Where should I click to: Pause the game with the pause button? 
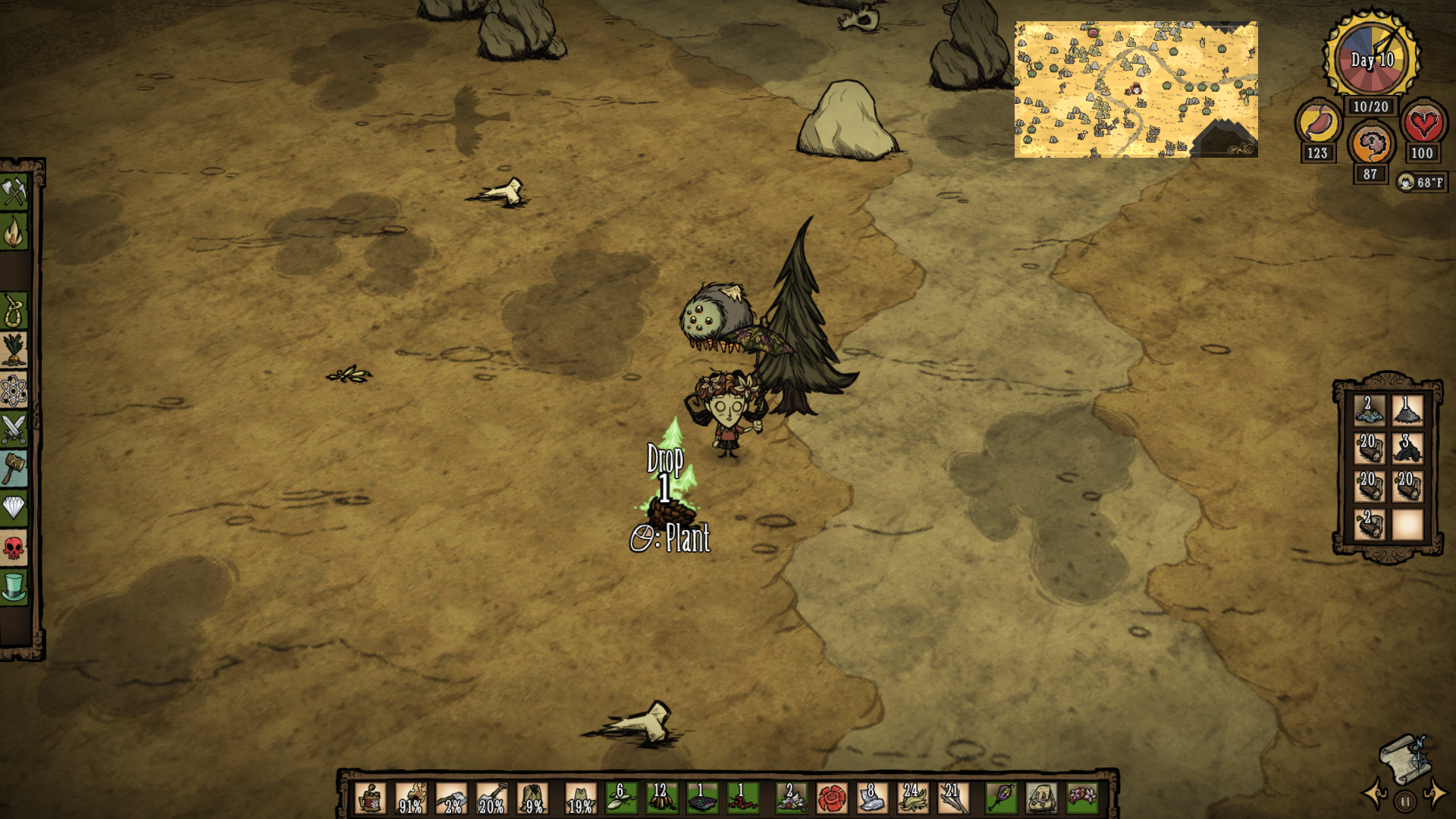1405,801
